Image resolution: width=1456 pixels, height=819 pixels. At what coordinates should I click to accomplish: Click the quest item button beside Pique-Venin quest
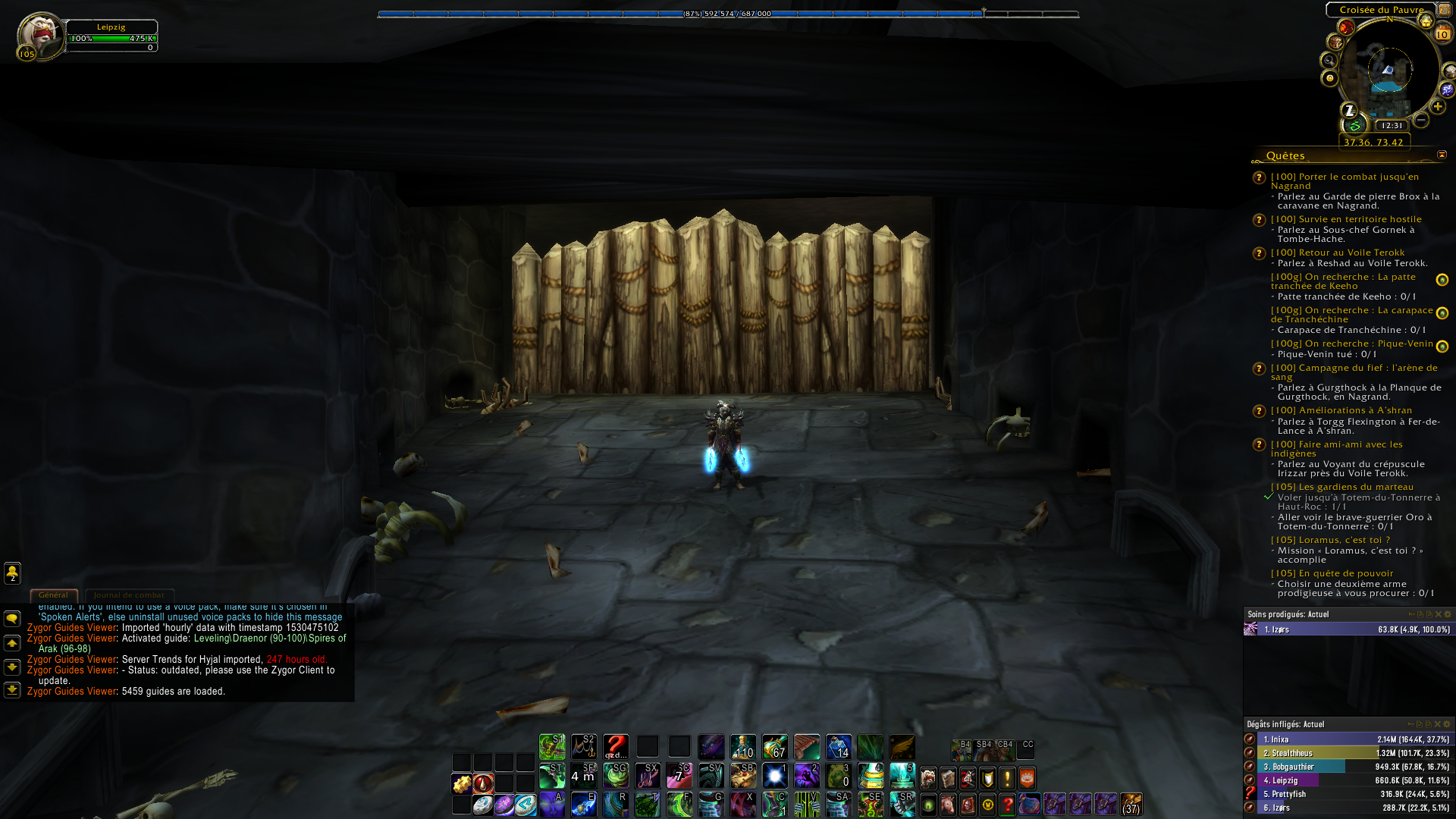pos(1442,346)
